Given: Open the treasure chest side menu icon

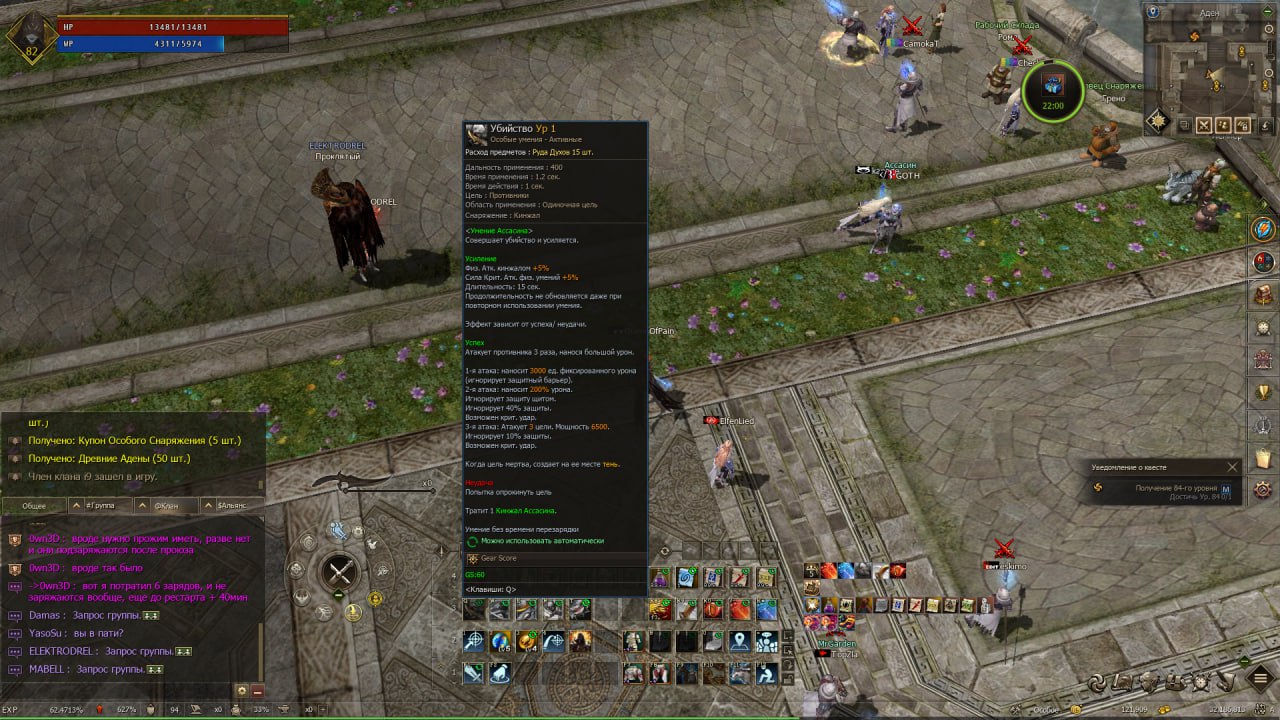Looking at the screenshot, I should (x=1264, y=295).
